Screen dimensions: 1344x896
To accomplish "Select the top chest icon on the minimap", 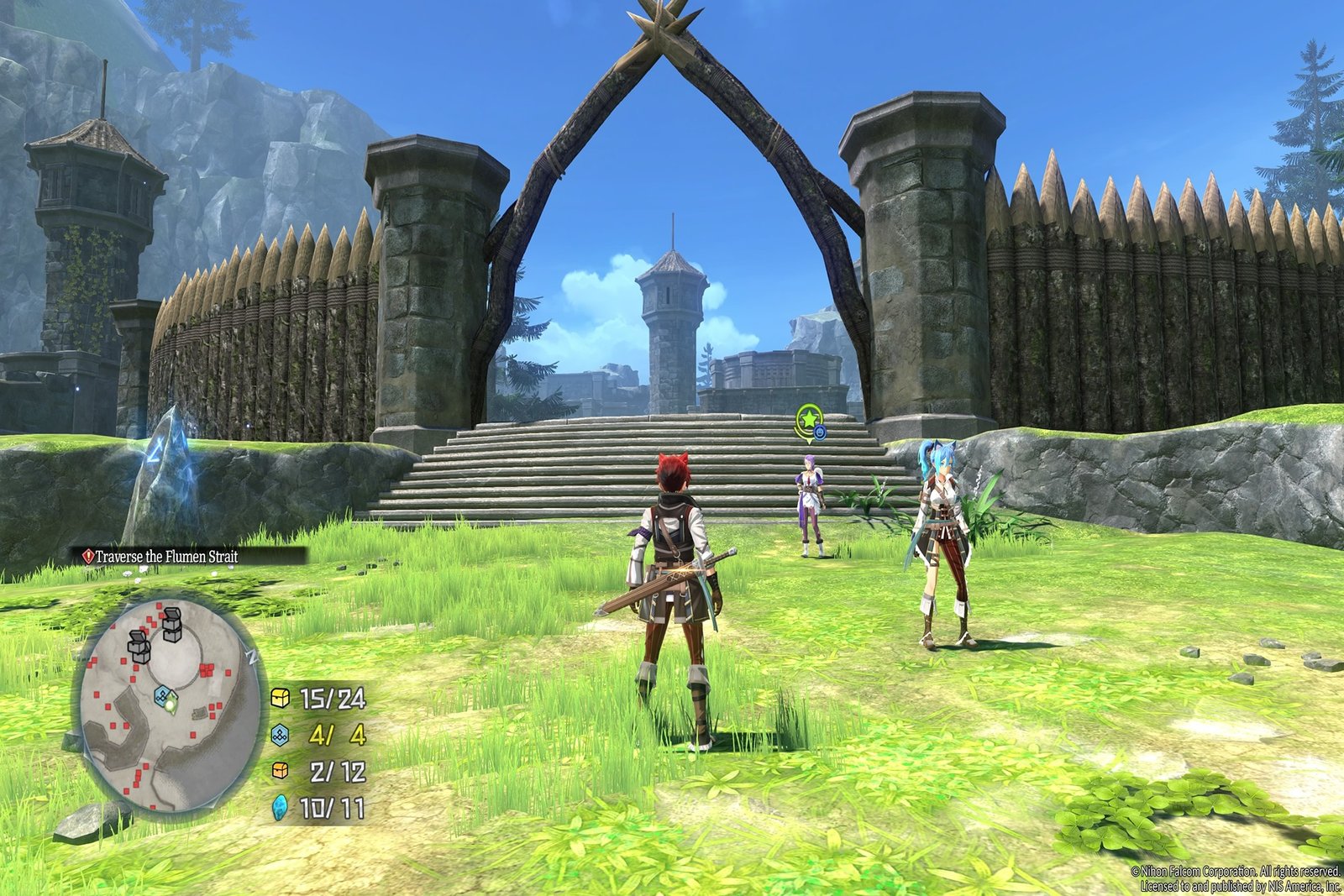I will (171, 624).
